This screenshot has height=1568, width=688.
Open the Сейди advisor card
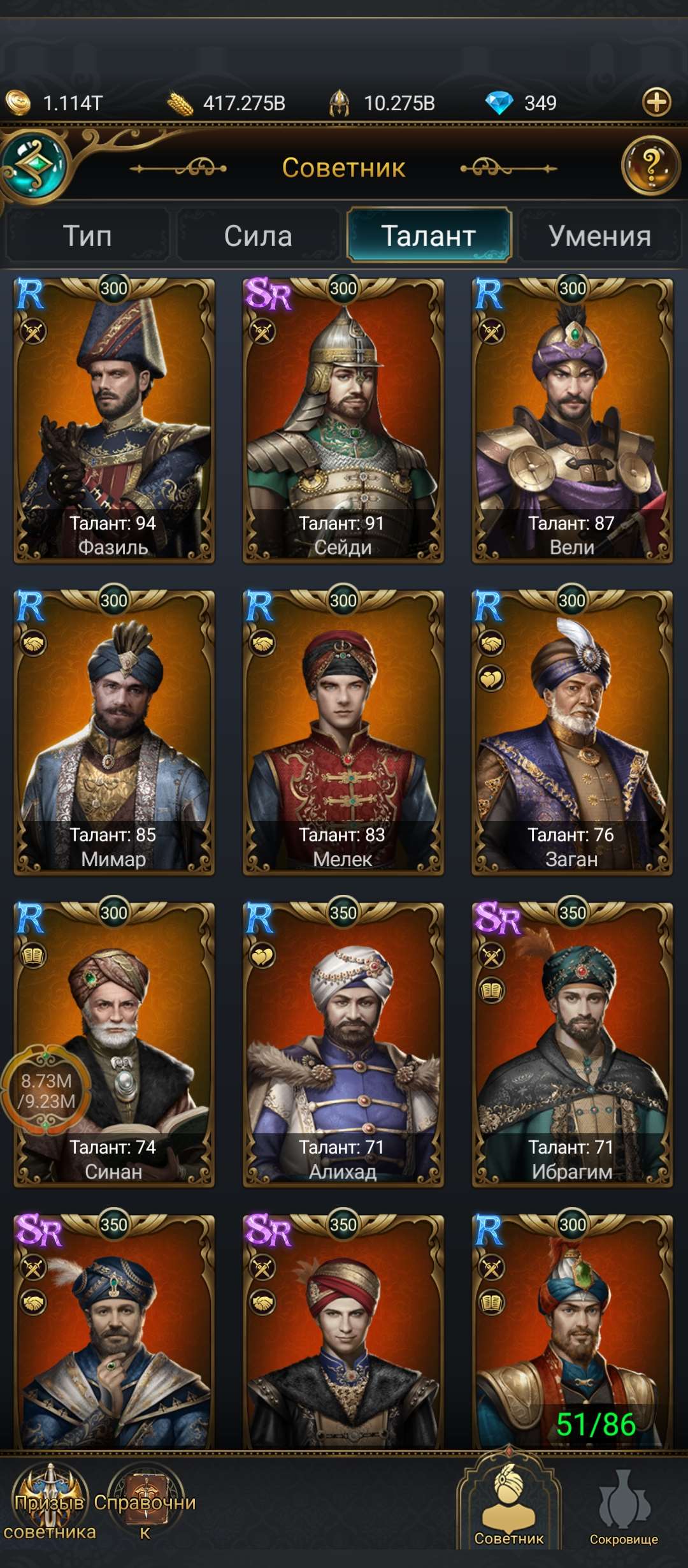343,421
